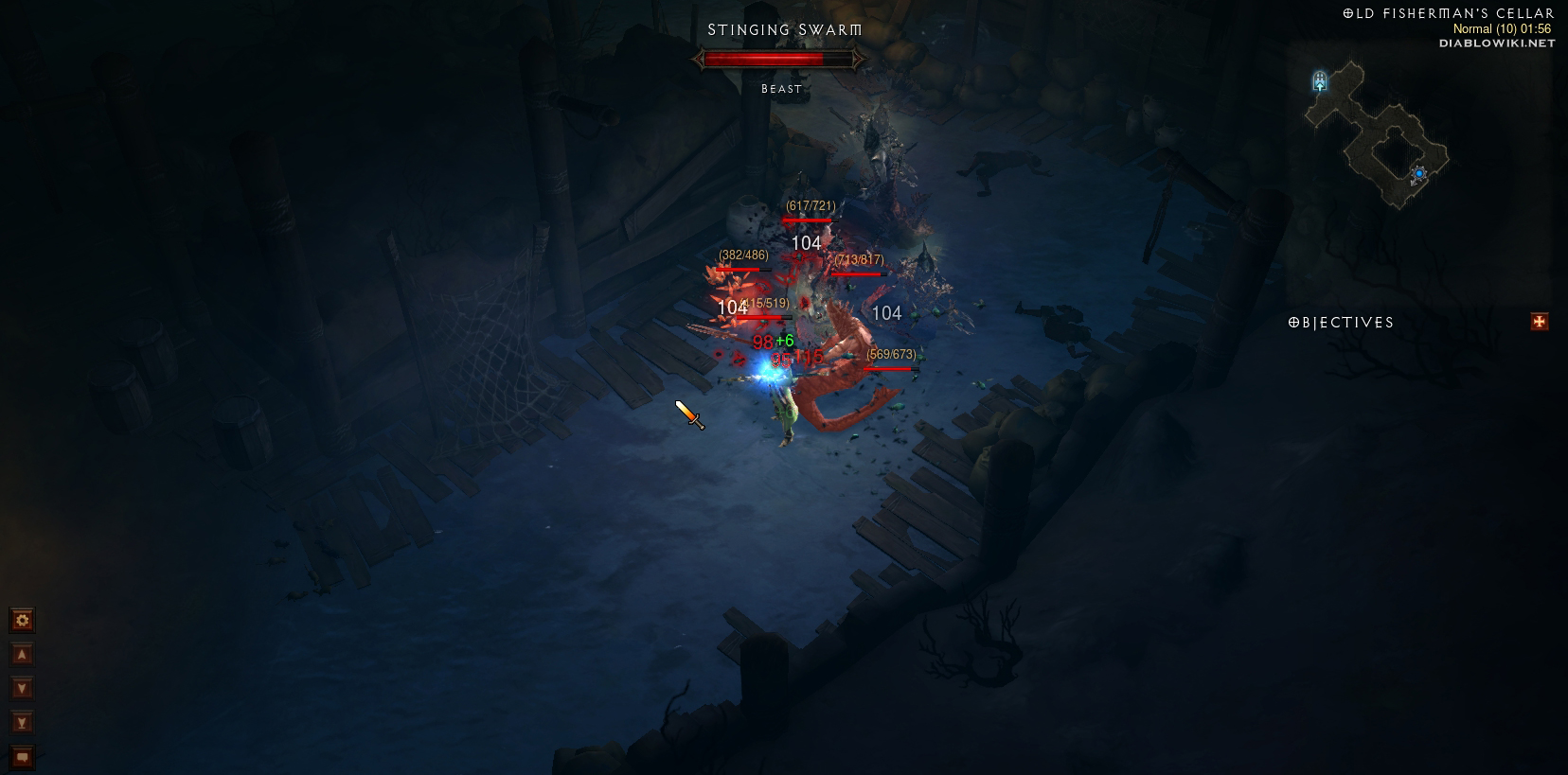
Task: Select the exit door marker on minimap
Action: [1320, 82]
